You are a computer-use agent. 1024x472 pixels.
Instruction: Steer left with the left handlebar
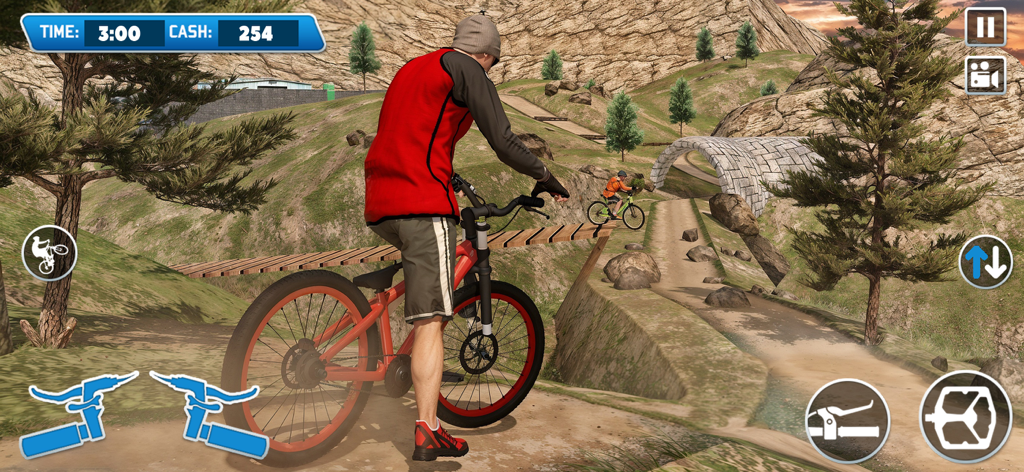[x=77, y=412]
